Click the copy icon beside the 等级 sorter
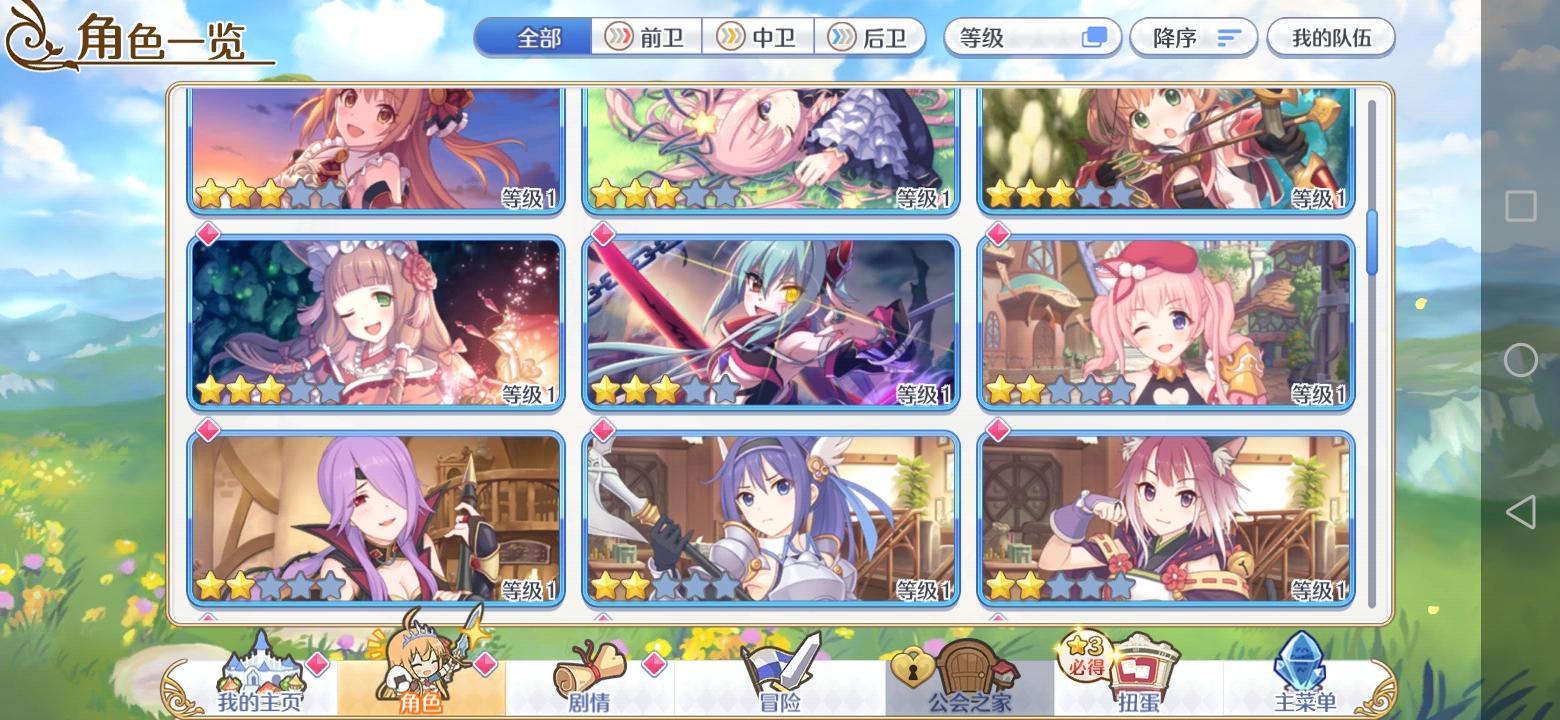1560x720 pixels. pos(1093,37)
